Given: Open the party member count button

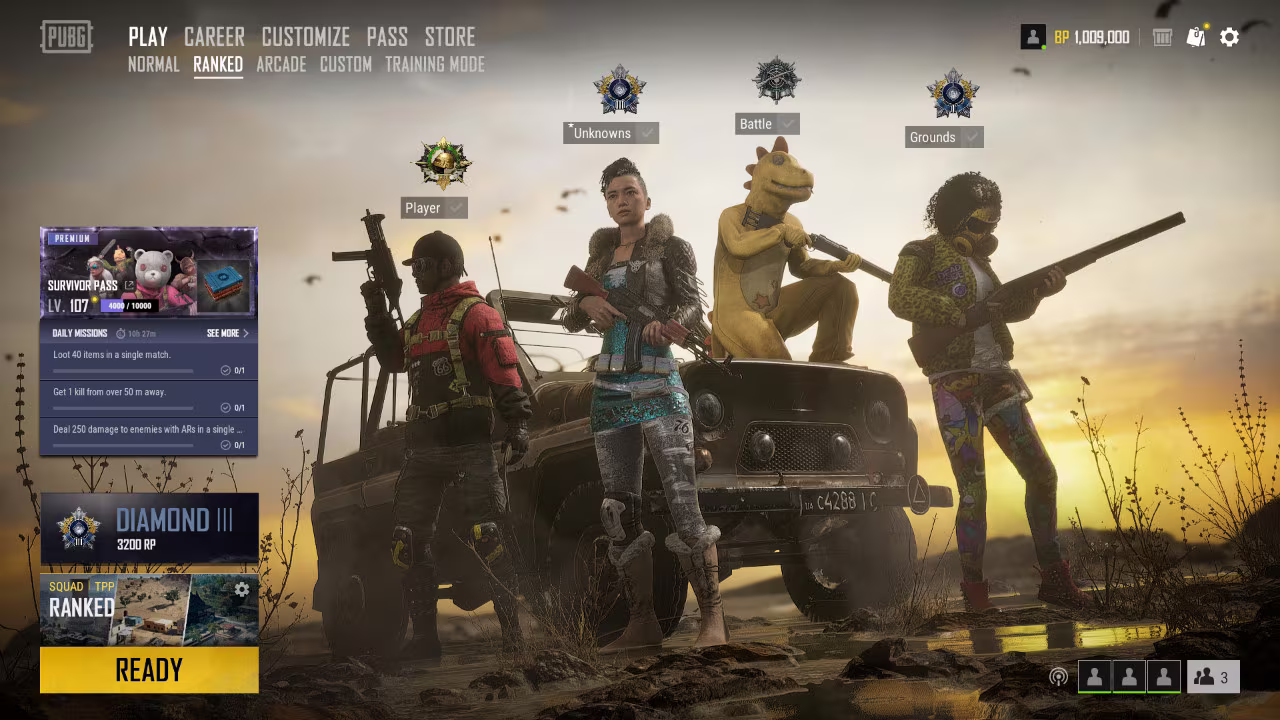Looking at the screenshot, I should click(1213, 677).
